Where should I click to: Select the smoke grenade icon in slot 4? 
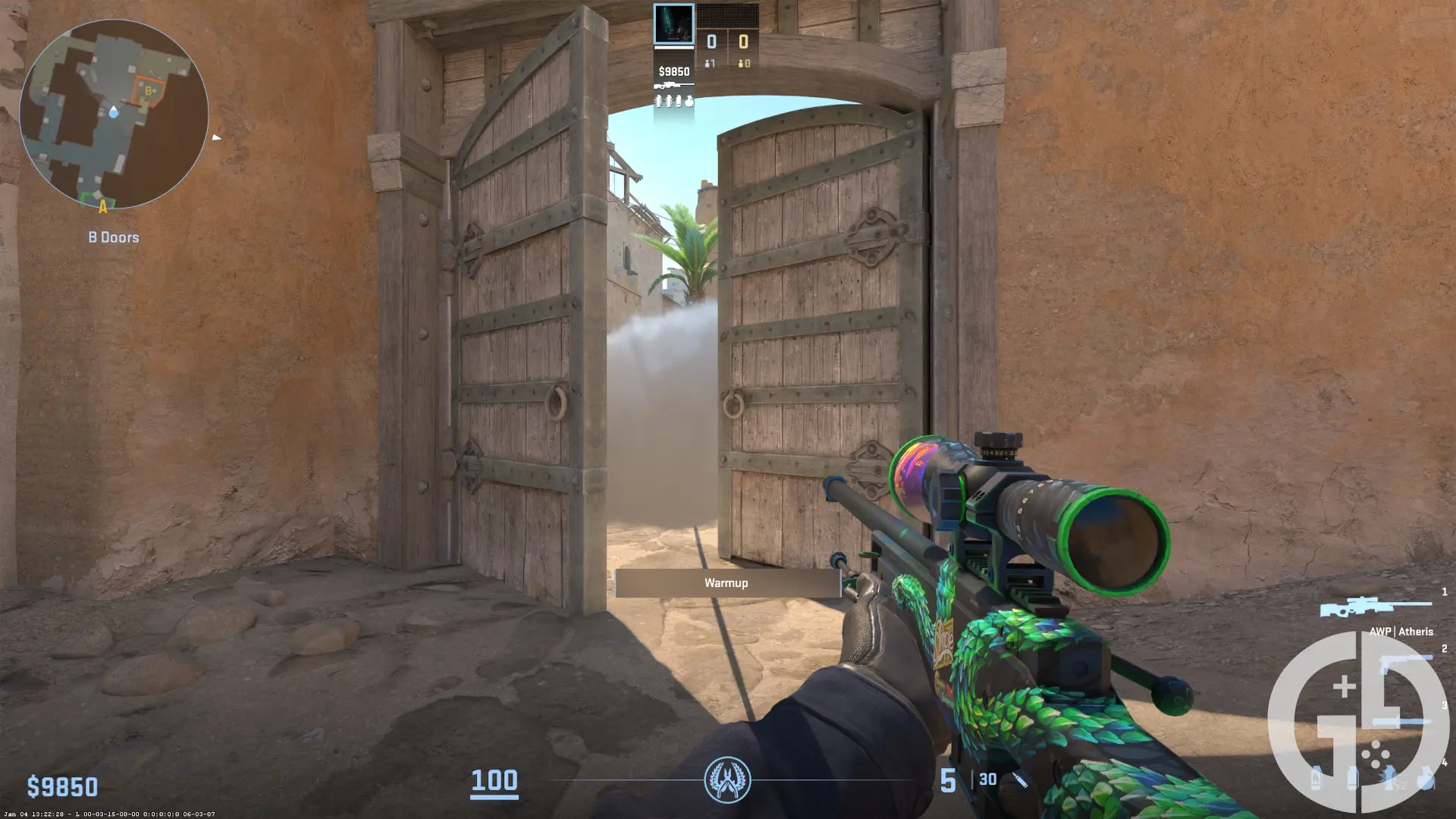[x=1354, y=779]
